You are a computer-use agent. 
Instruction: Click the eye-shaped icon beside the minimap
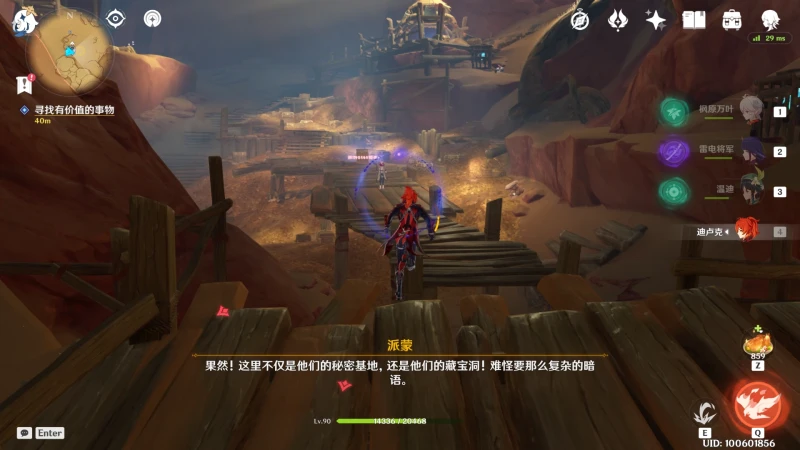(116, 18)
